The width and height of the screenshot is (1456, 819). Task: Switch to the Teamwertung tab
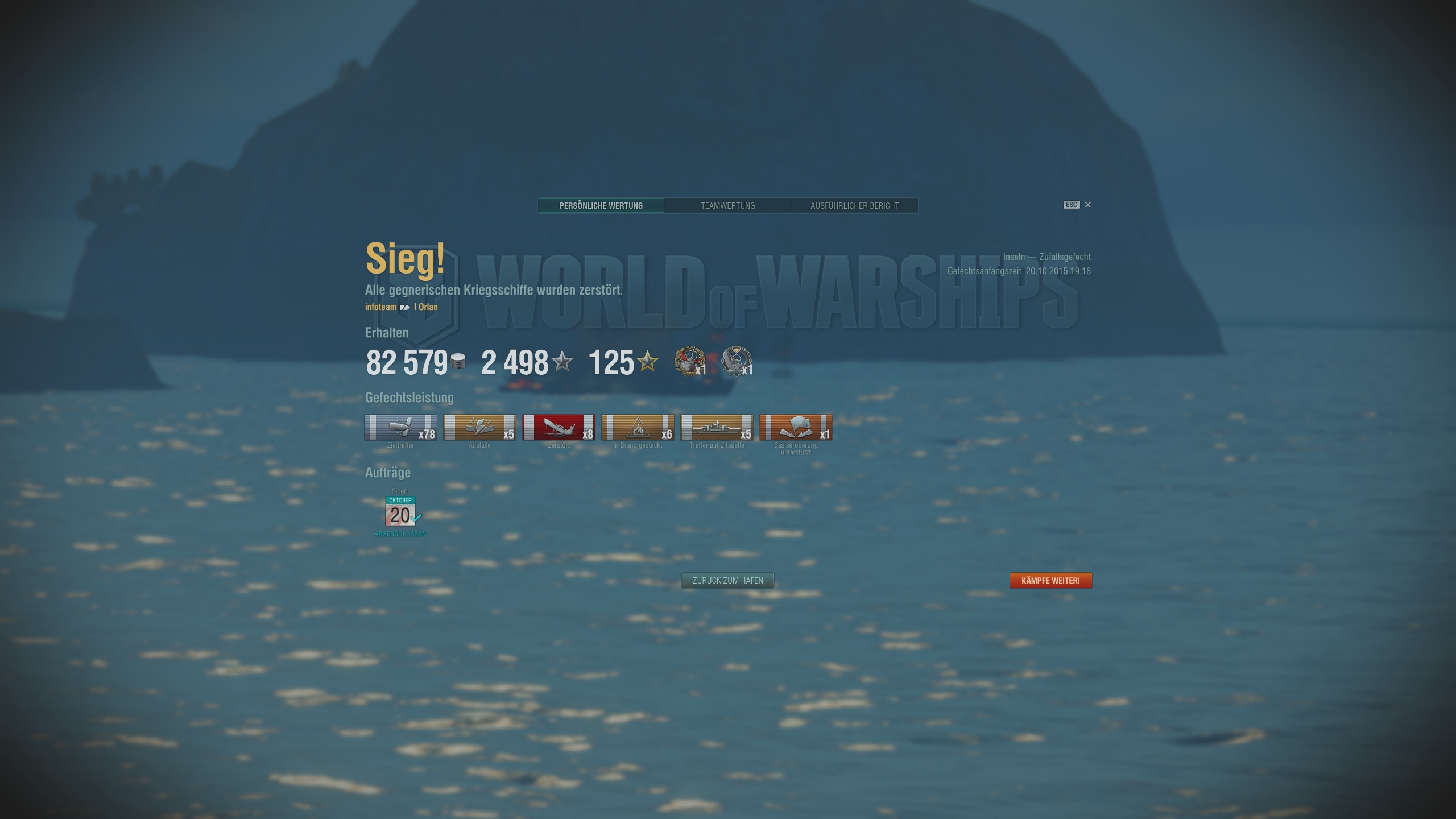point(728,205)
